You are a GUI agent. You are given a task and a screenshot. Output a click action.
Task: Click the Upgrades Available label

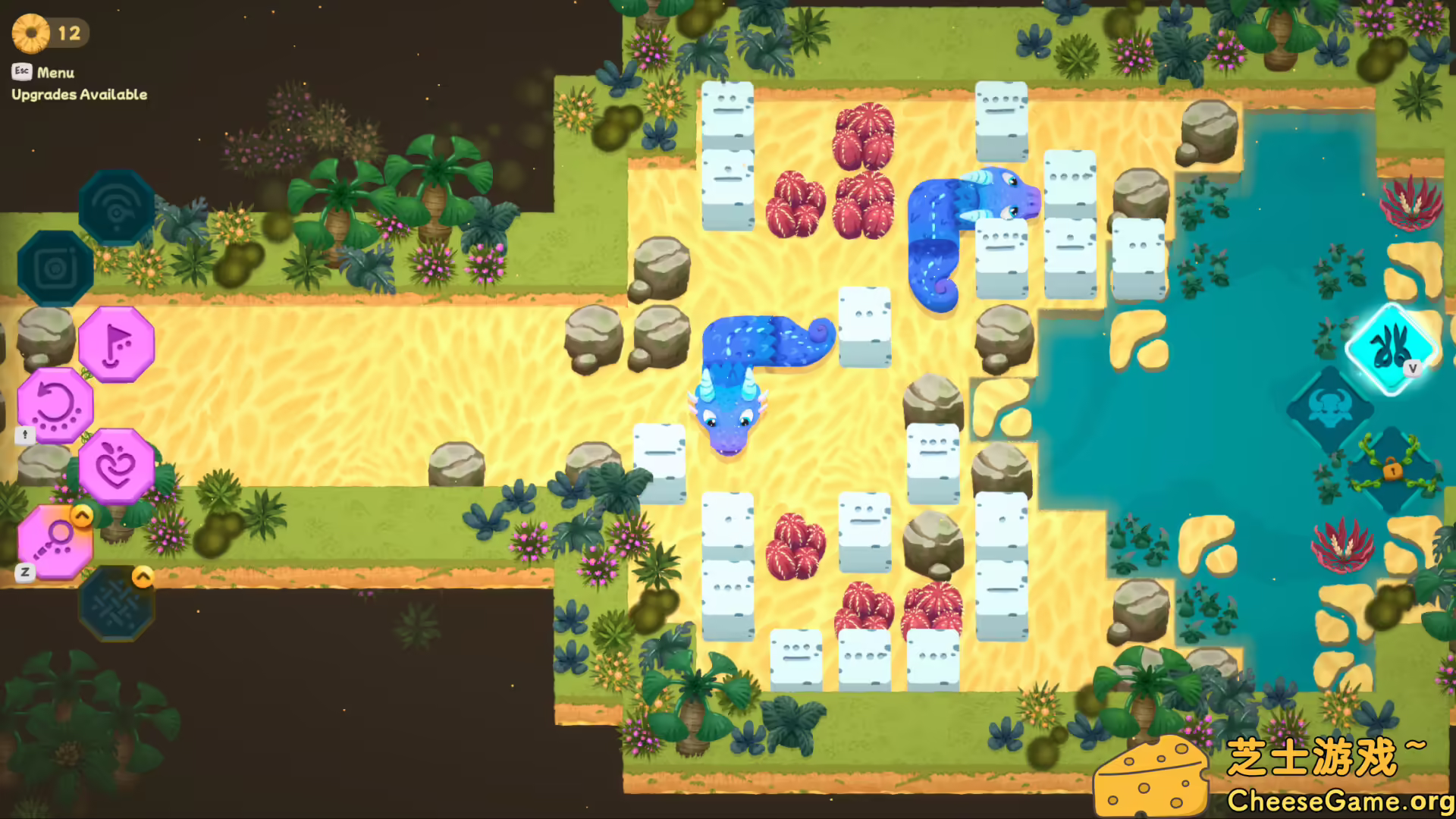tap(79, 95)
